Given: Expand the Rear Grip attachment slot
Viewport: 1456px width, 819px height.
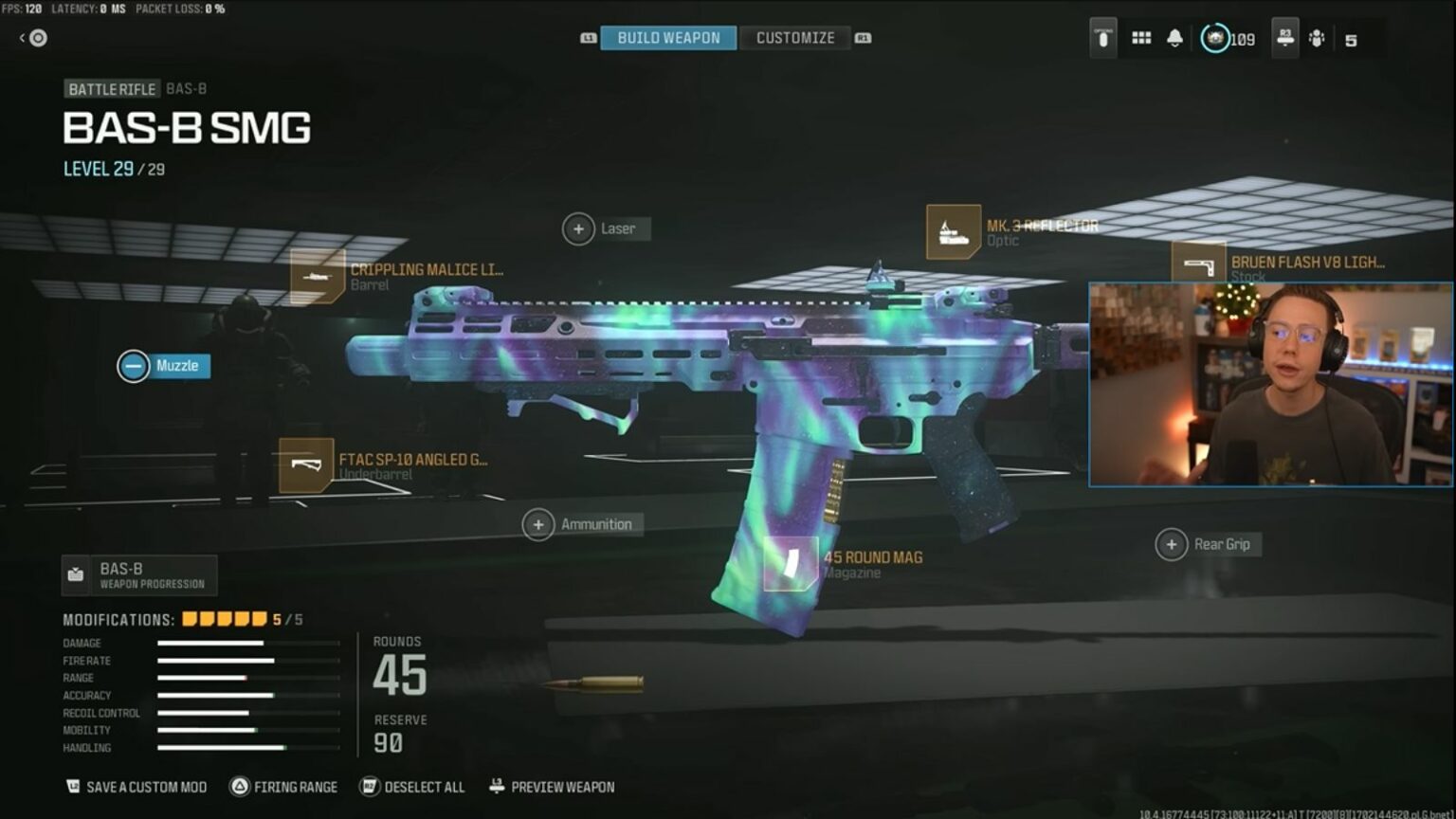Looking at the screenshot, I should coord(1173,543).
